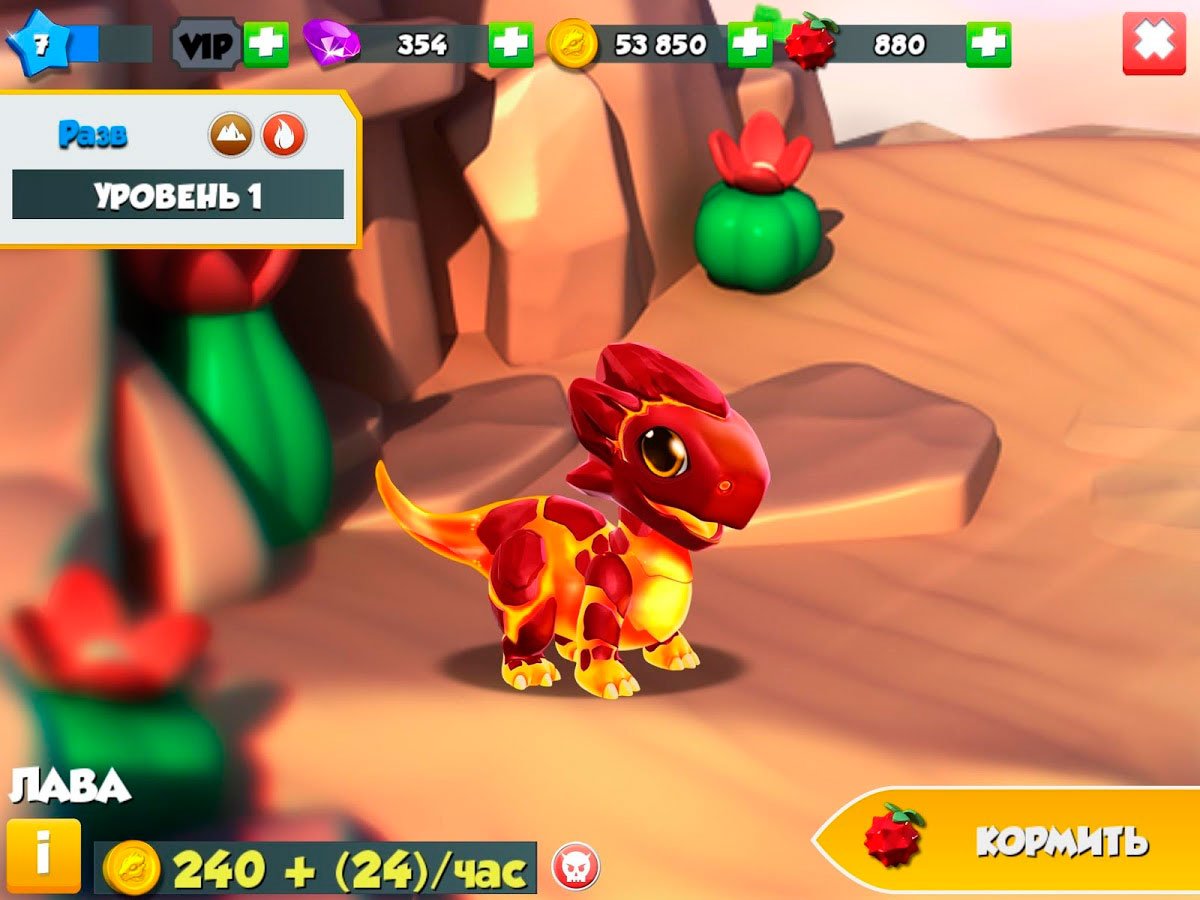Select the earth mountain element icon
This screenshot has height=900, width=1200.
point(231,135)
